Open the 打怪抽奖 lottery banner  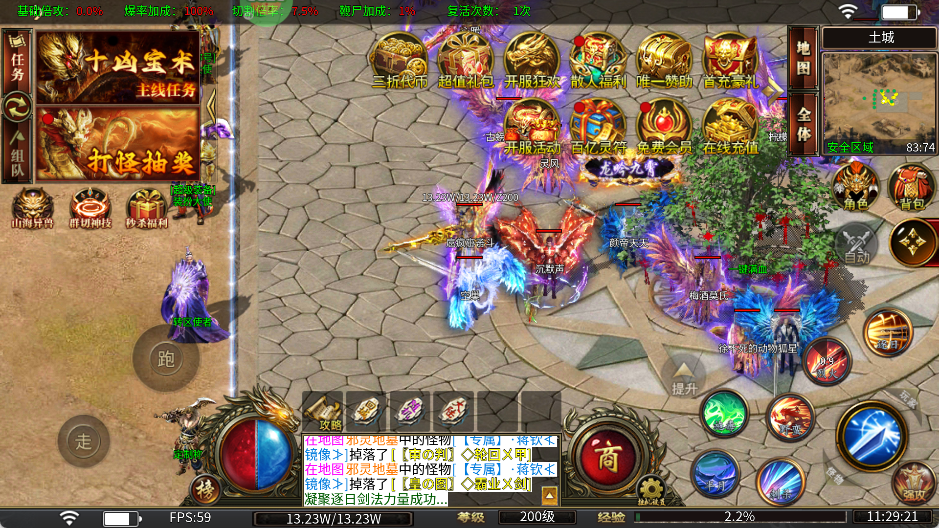click(117, 143)
